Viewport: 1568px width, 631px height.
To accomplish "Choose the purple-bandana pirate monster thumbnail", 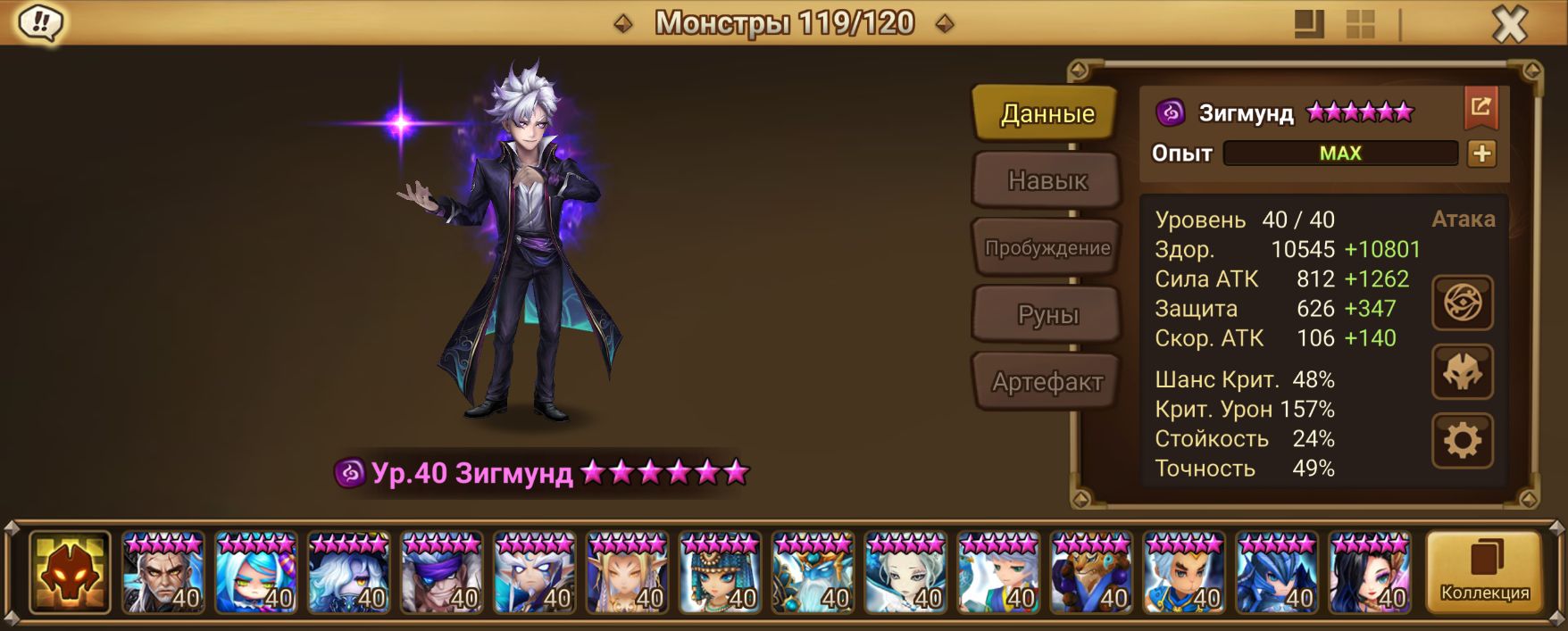I will [x=441, y=573].
